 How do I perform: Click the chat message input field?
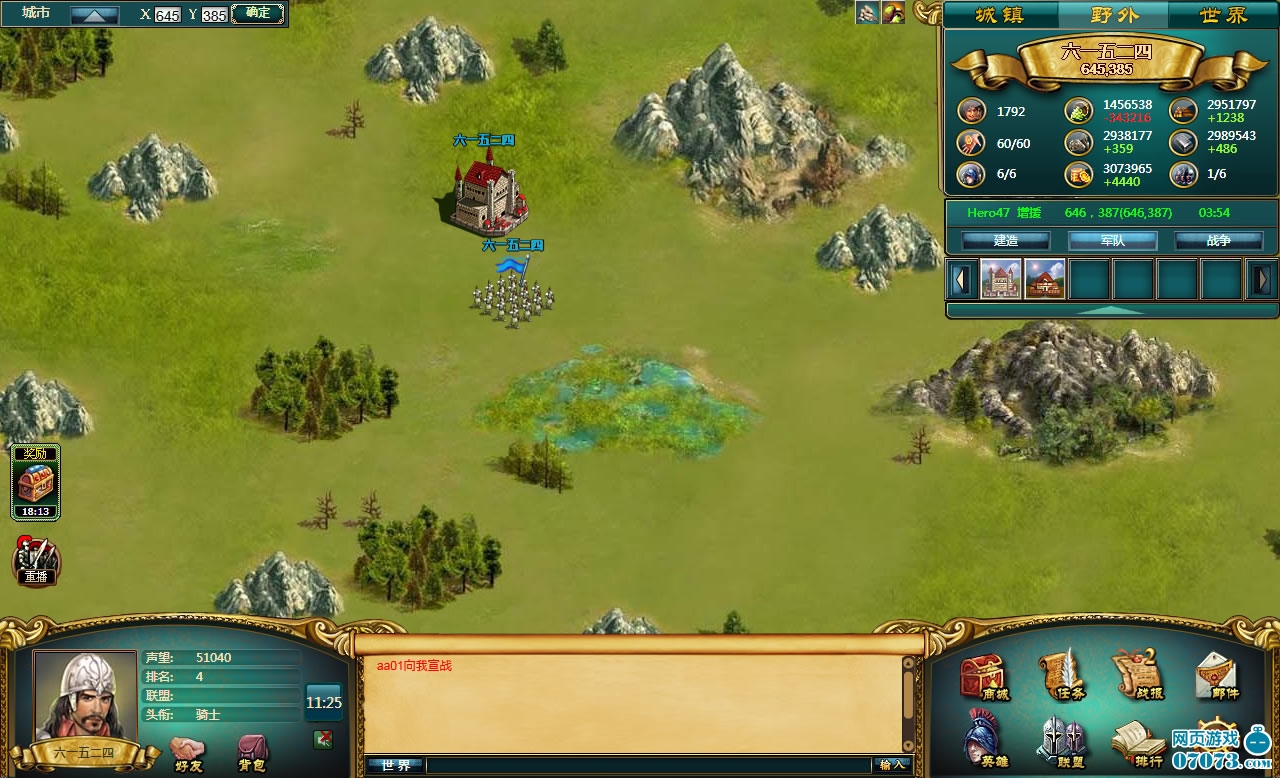648,765
